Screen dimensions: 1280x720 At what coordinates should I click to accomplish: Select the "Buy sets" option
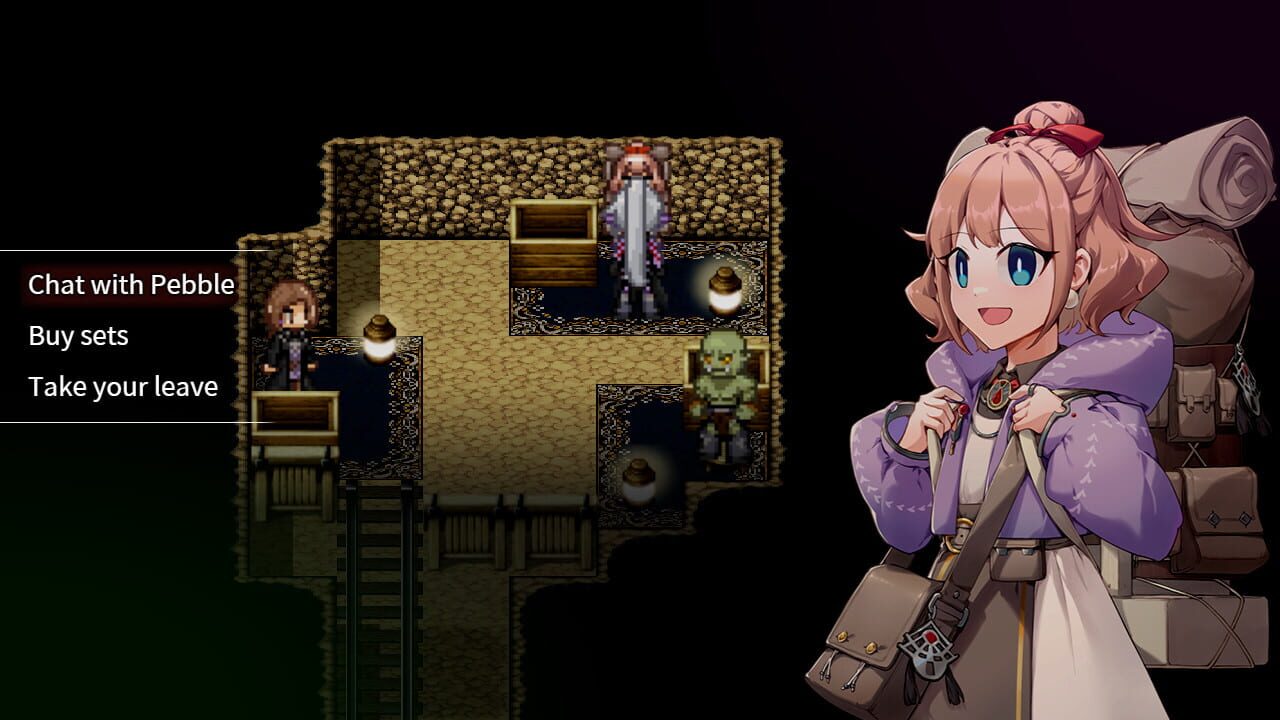click(78, 335)
